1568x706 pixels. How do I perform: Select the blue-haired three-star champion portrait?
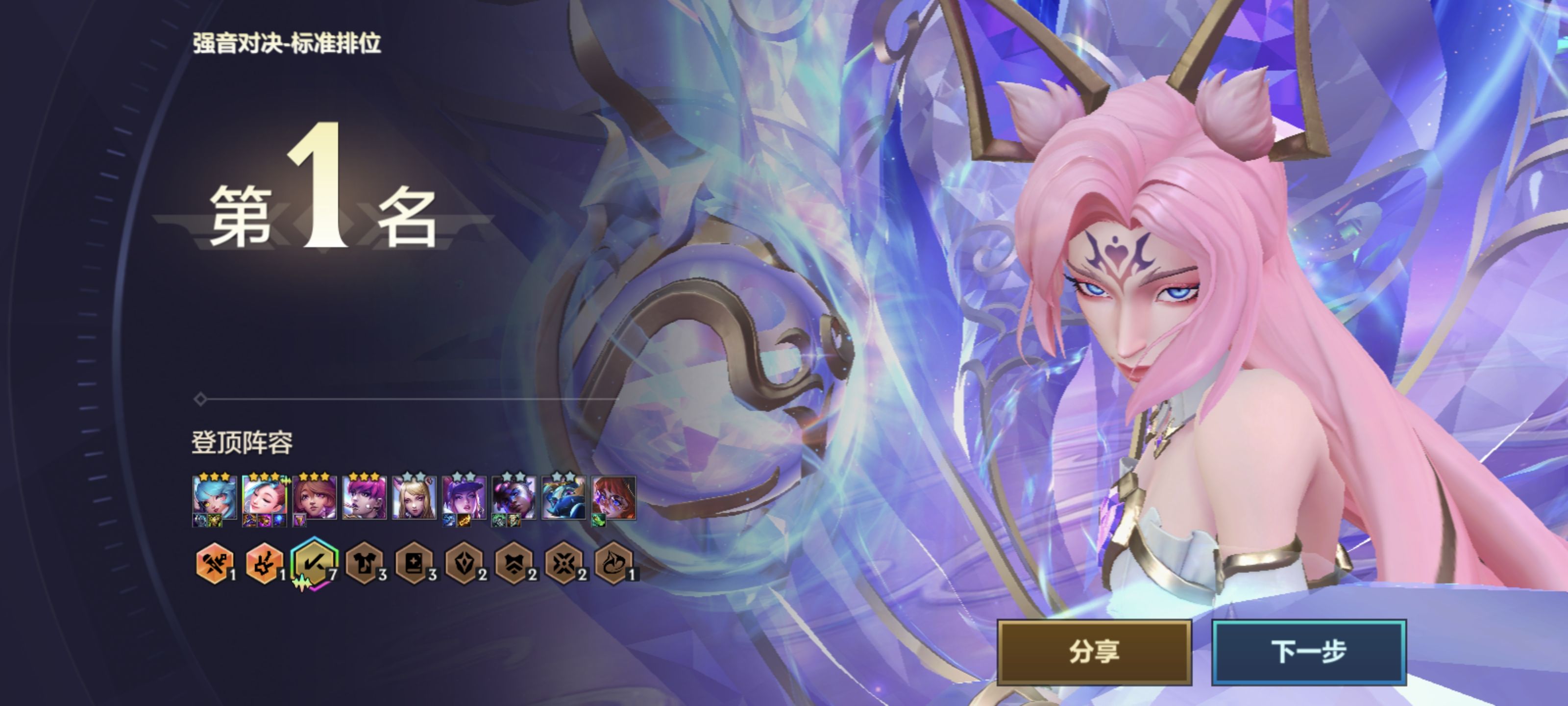coord(214,498)
